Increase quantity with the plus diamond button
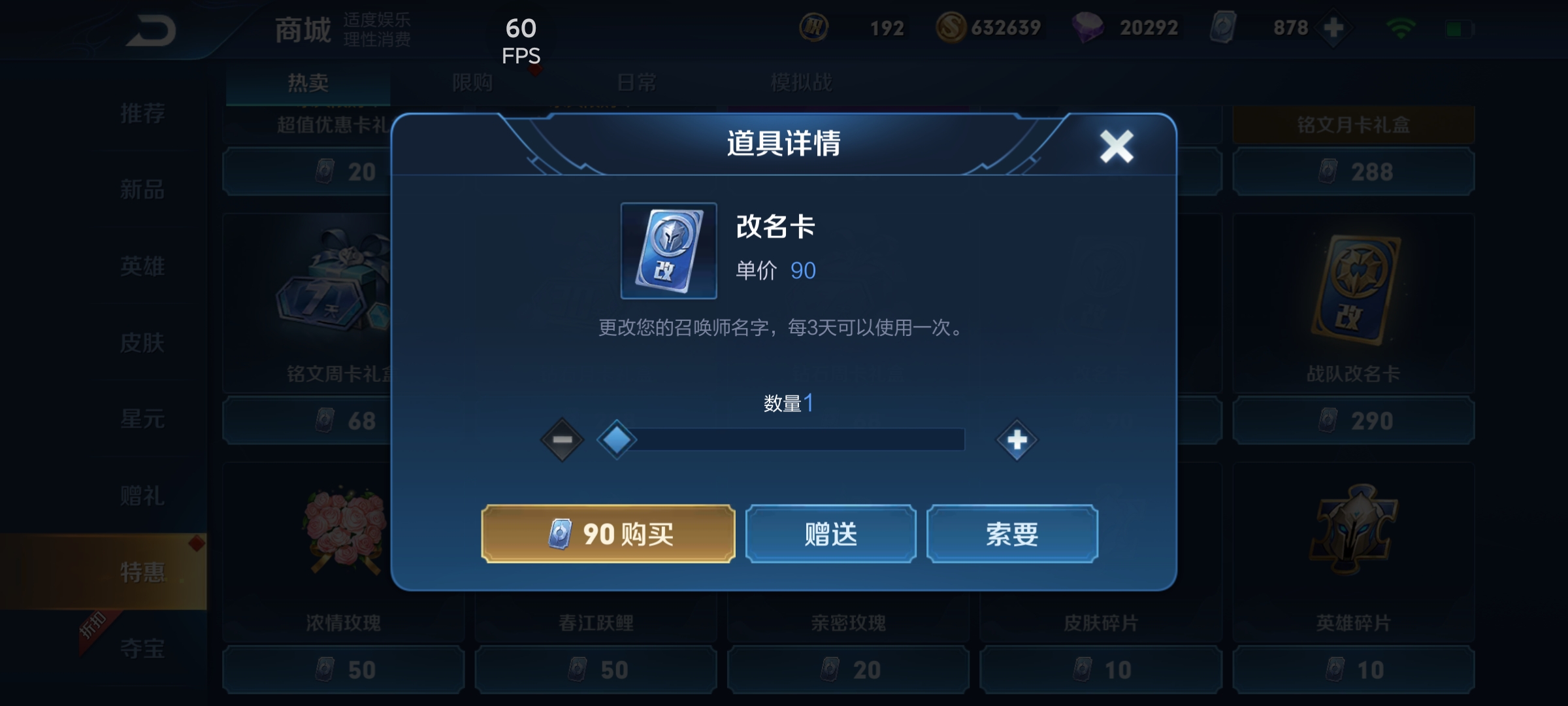This screenshot has width=1568, height=706. [1017, 439]
